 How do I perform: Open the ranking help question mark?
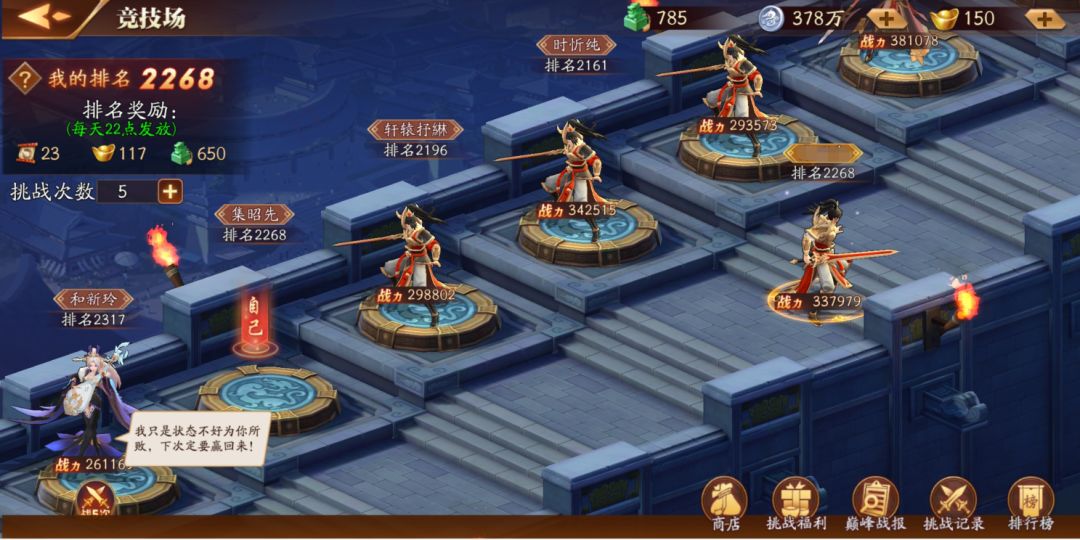[x=24, y=79]
